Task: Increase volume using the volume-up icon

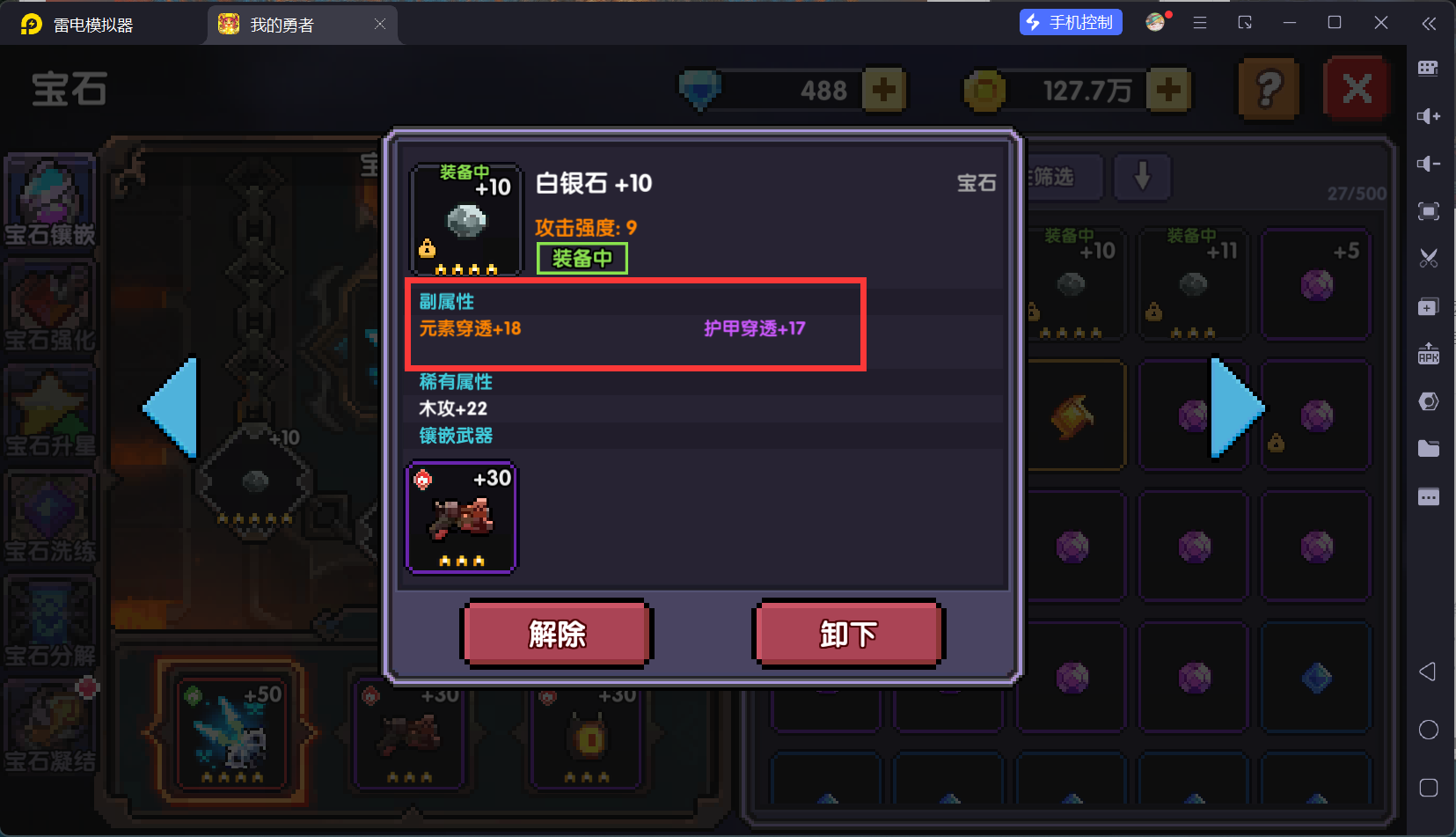Action: point(1429,116)
